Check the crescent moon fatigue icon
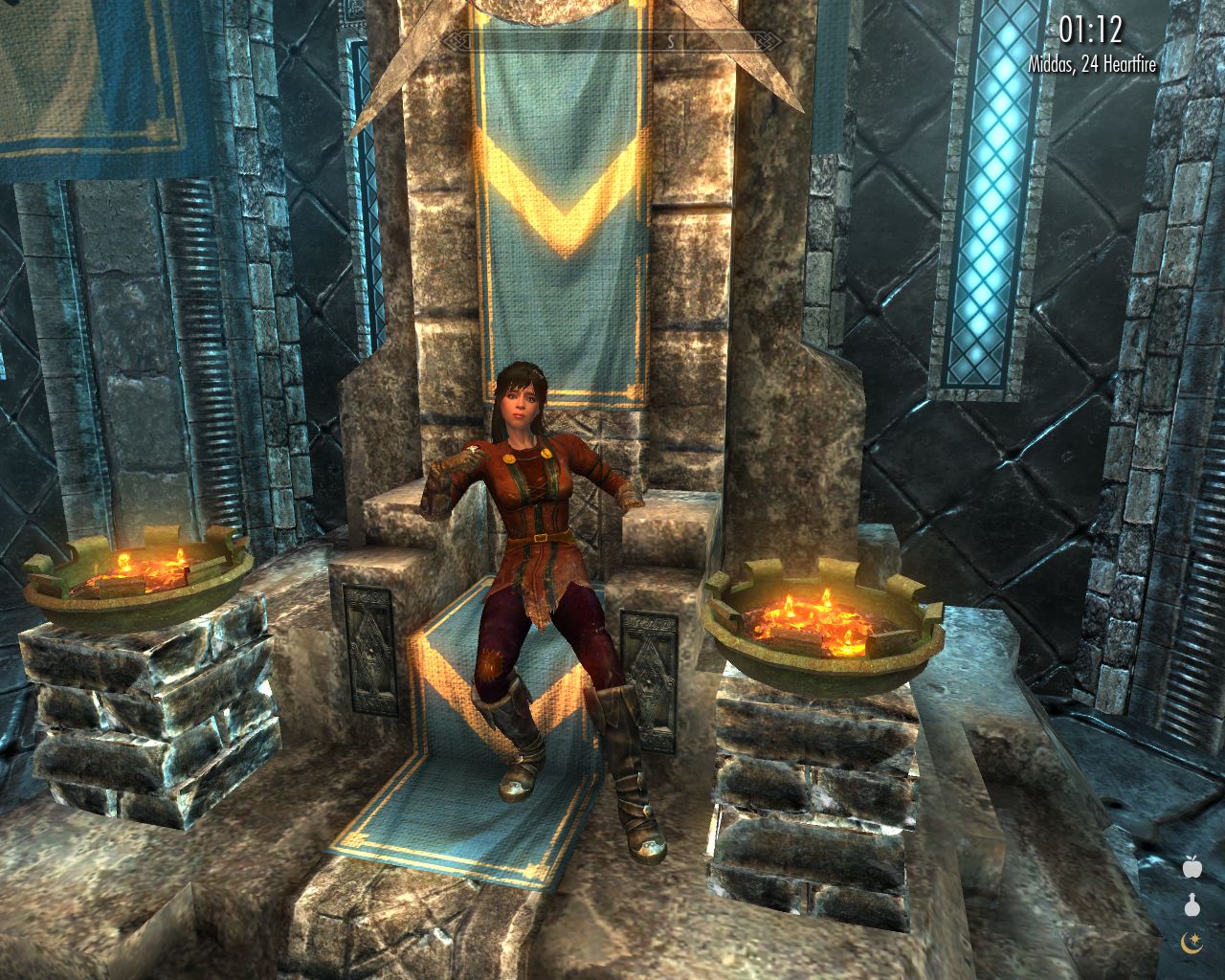Viewport: 1225px width, 980px height. tap(1192, 943)
